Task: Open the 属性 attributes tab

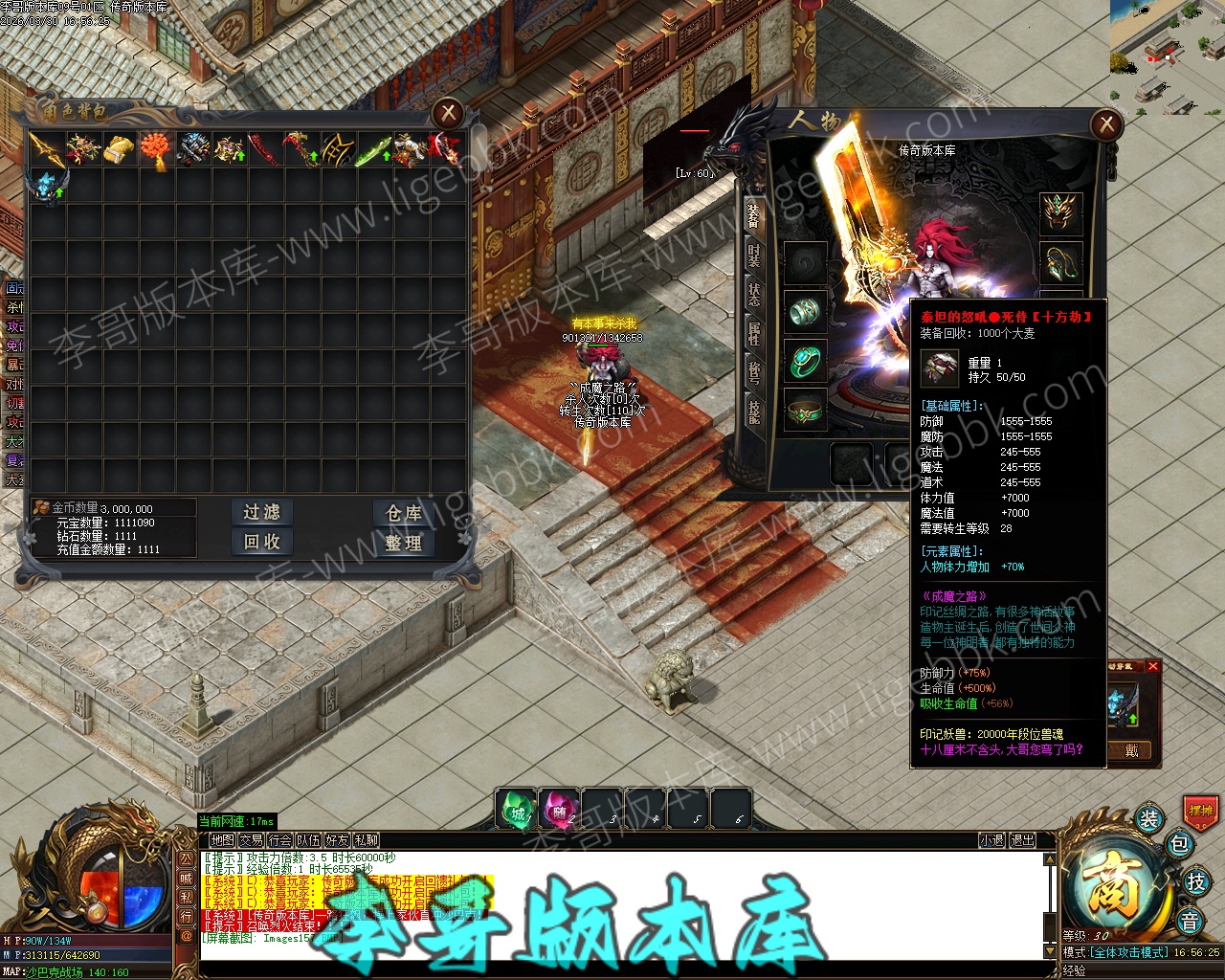Action: click(x=754, y=334)
